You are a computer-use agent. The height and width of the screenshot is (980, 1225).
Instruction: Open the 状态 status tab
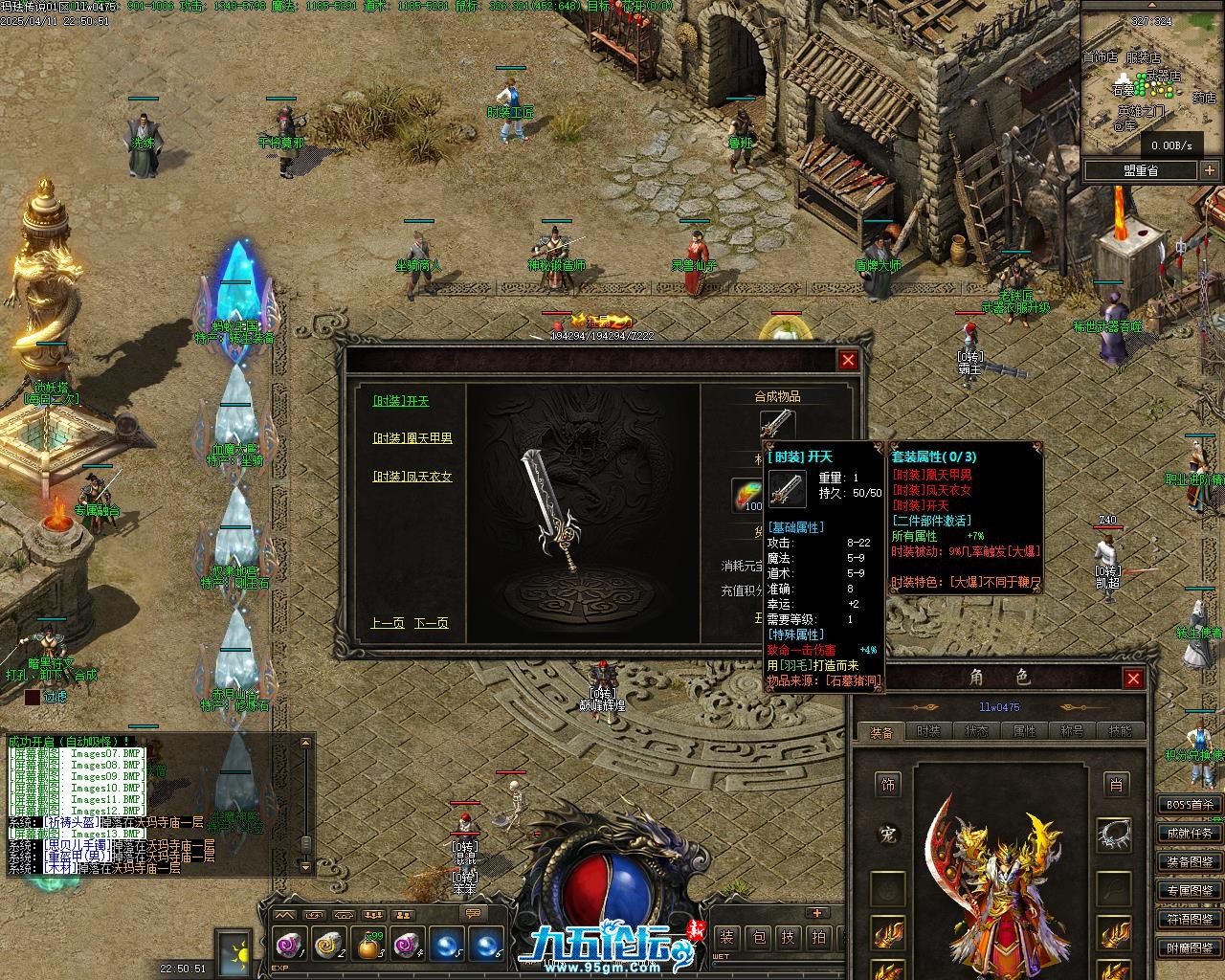(976, 731)
